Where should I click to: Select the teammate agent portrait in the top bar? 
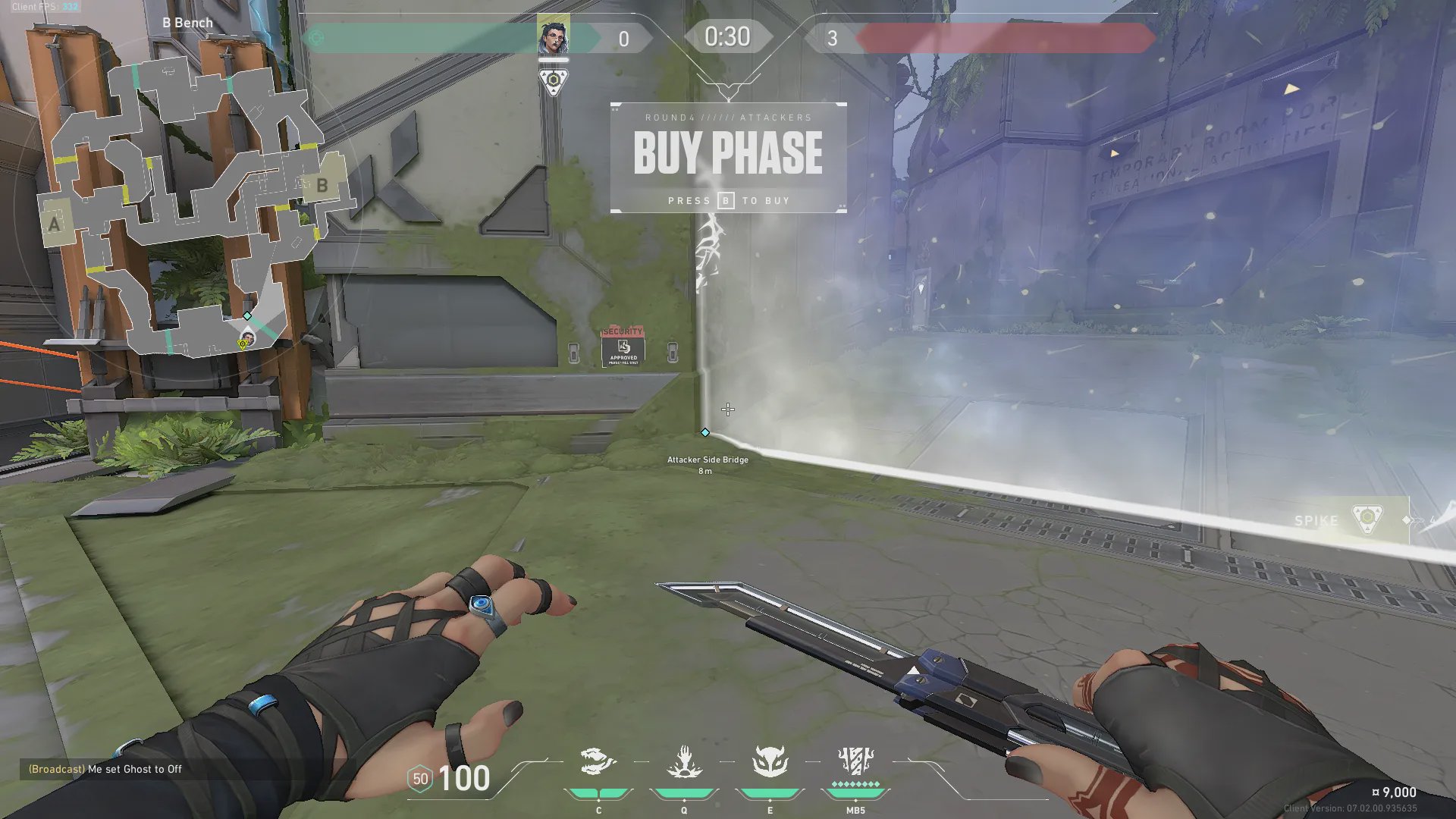click(554, 36)
